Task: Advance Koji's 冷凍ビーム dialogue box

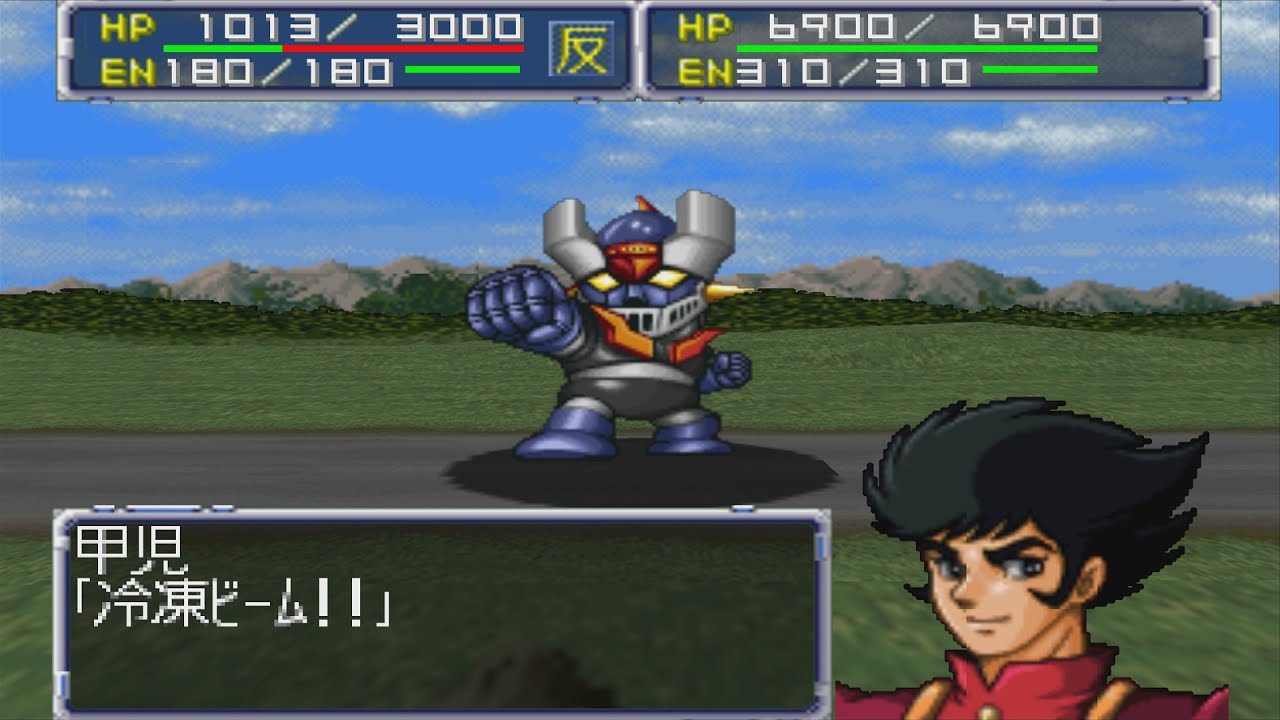Action: click(x=441, y=612)
